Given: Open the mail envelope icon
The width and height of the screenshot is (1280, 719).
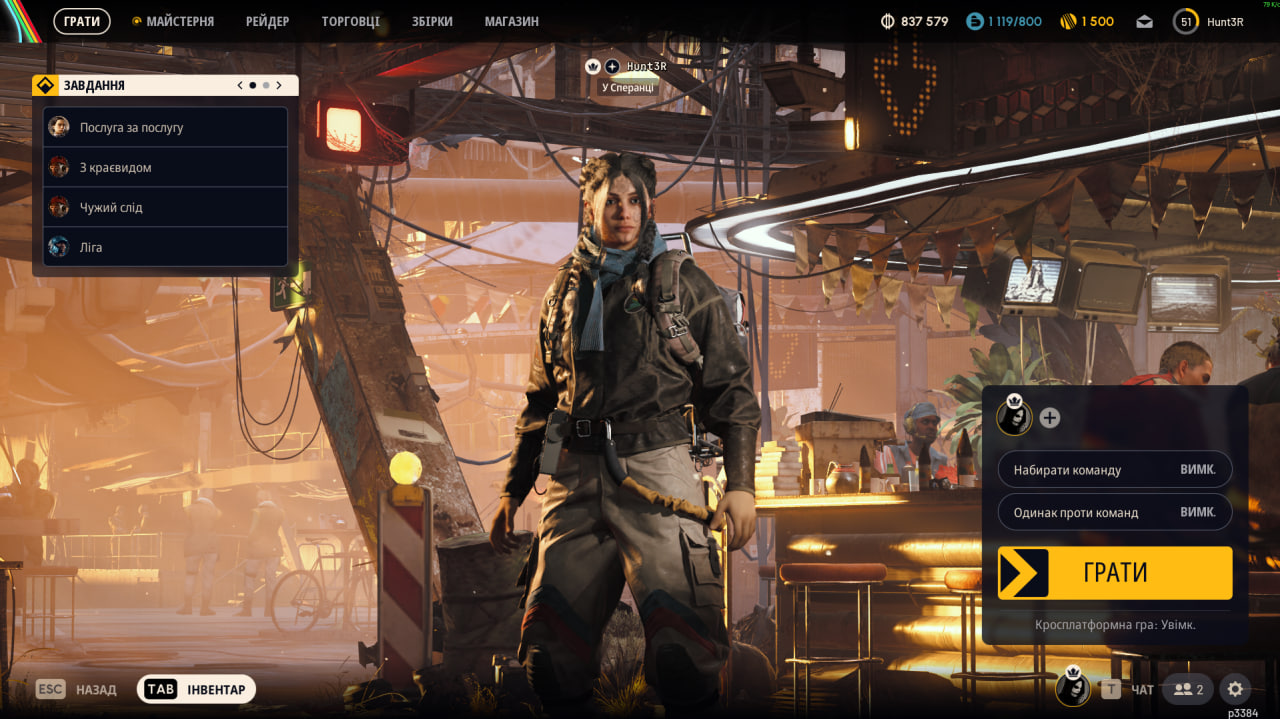Looking at the screenshot, I should click(x=1144, y=22).
